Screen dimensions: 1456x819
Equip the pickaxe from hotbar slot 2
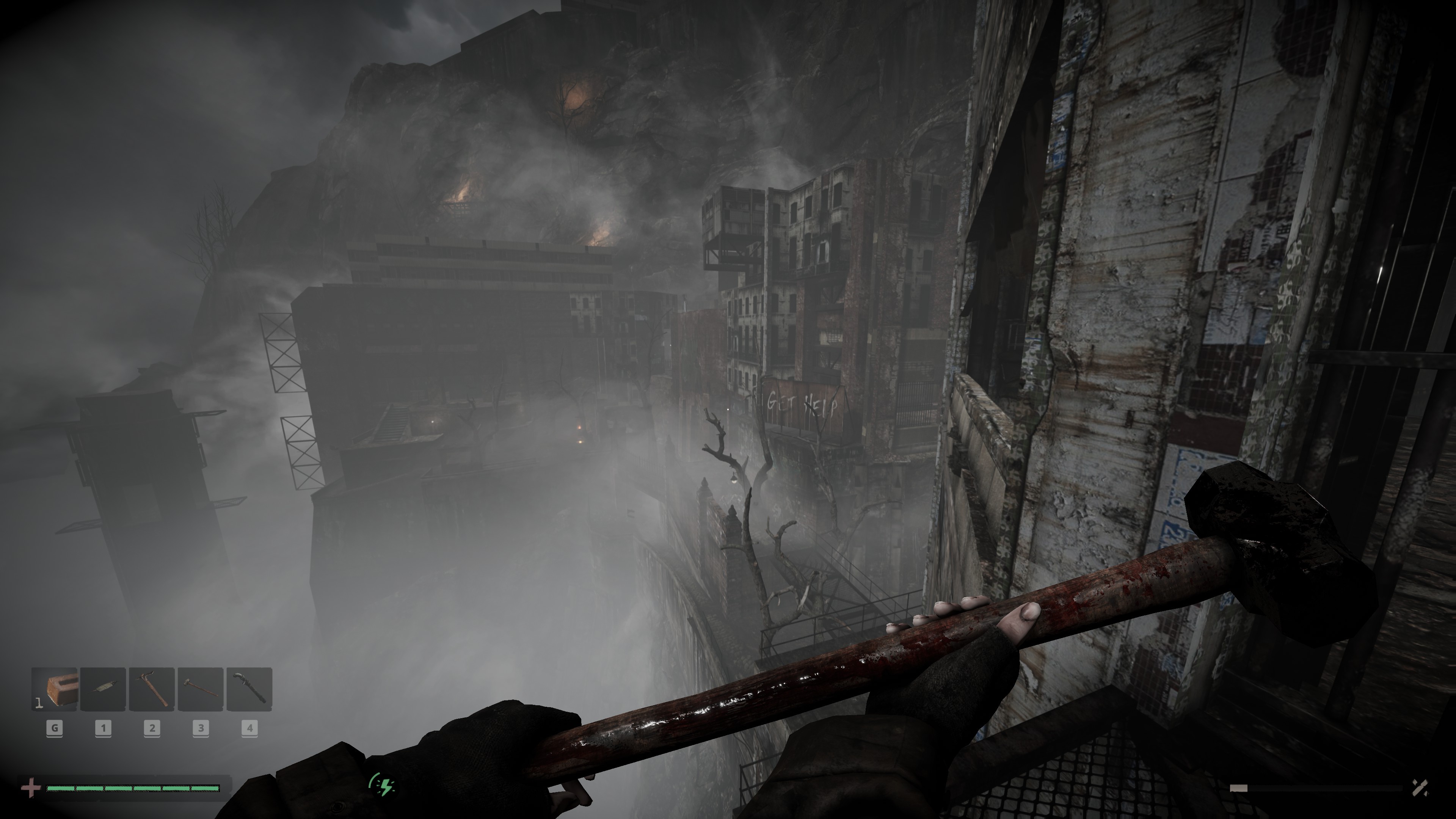152,690
